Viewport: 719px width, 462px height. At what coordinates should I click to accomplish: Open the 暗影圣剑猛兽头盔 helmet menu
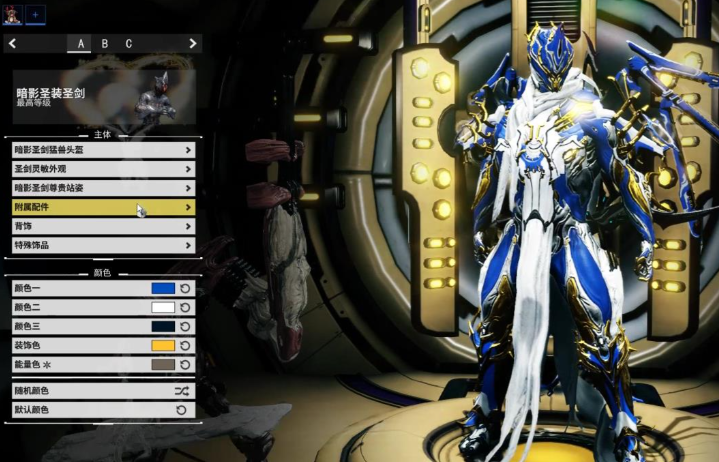[103, 150]
